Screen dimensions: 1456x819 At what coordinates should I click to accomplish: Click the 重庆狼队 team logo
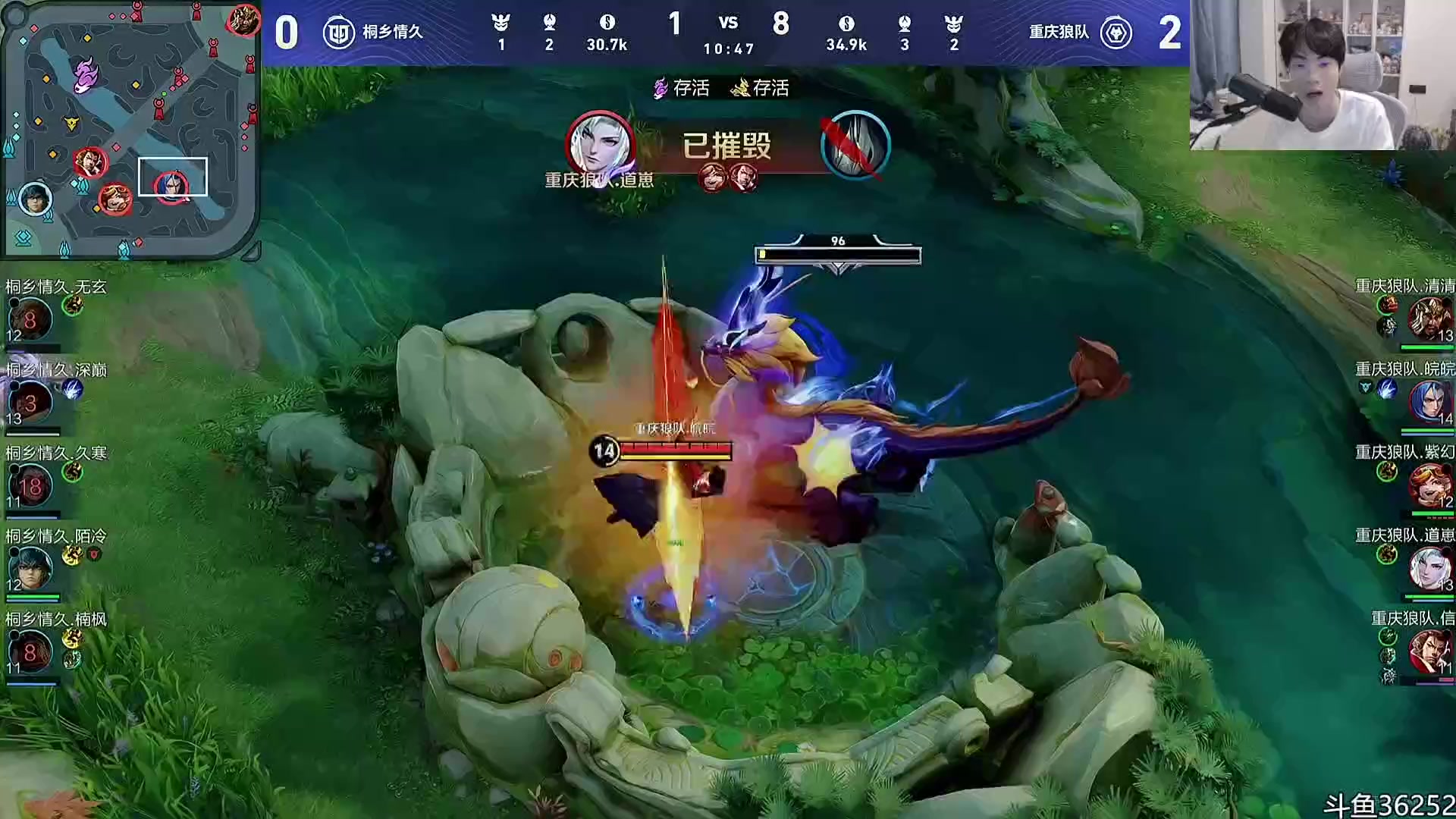pos(1116,33)
